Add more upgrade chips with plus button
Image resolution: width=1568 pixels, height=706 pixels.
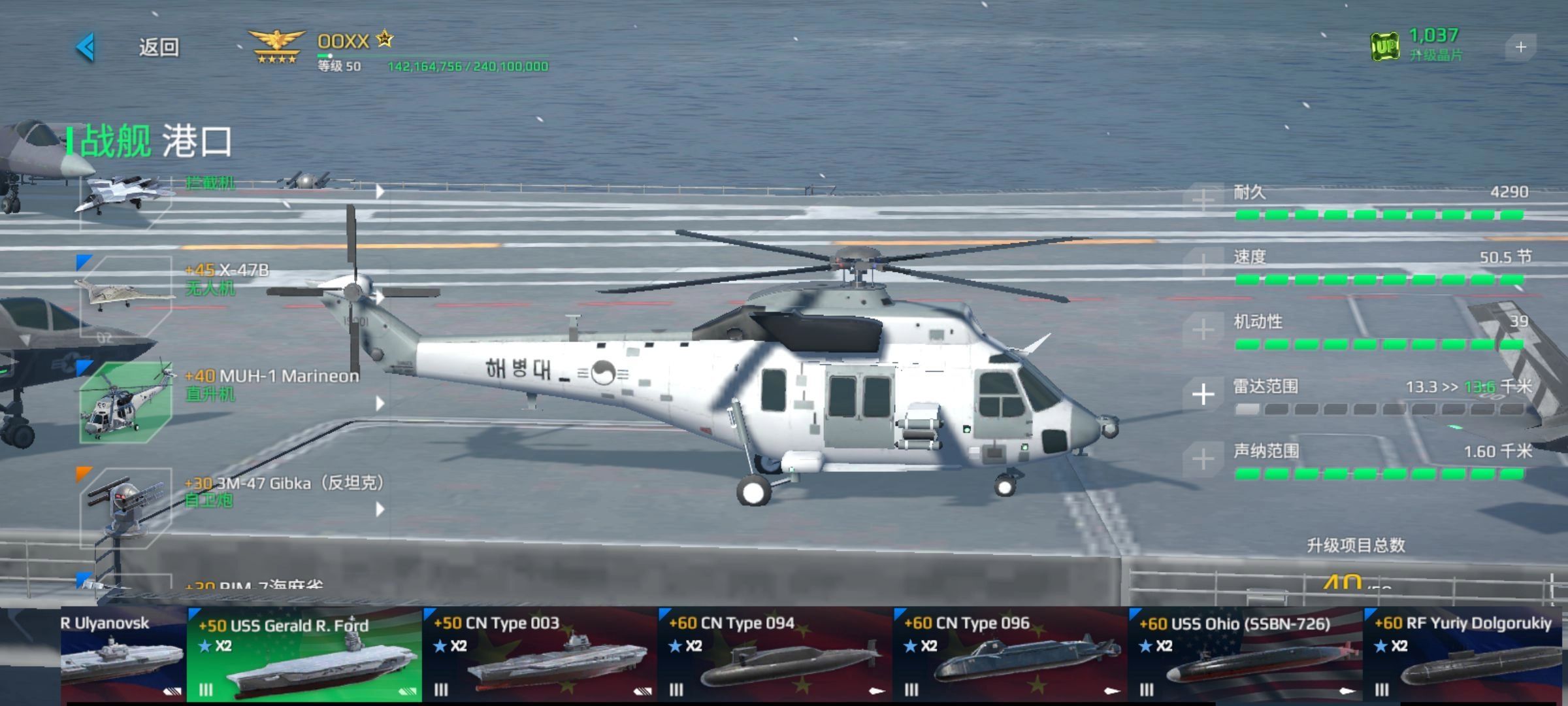[1520, 47]
